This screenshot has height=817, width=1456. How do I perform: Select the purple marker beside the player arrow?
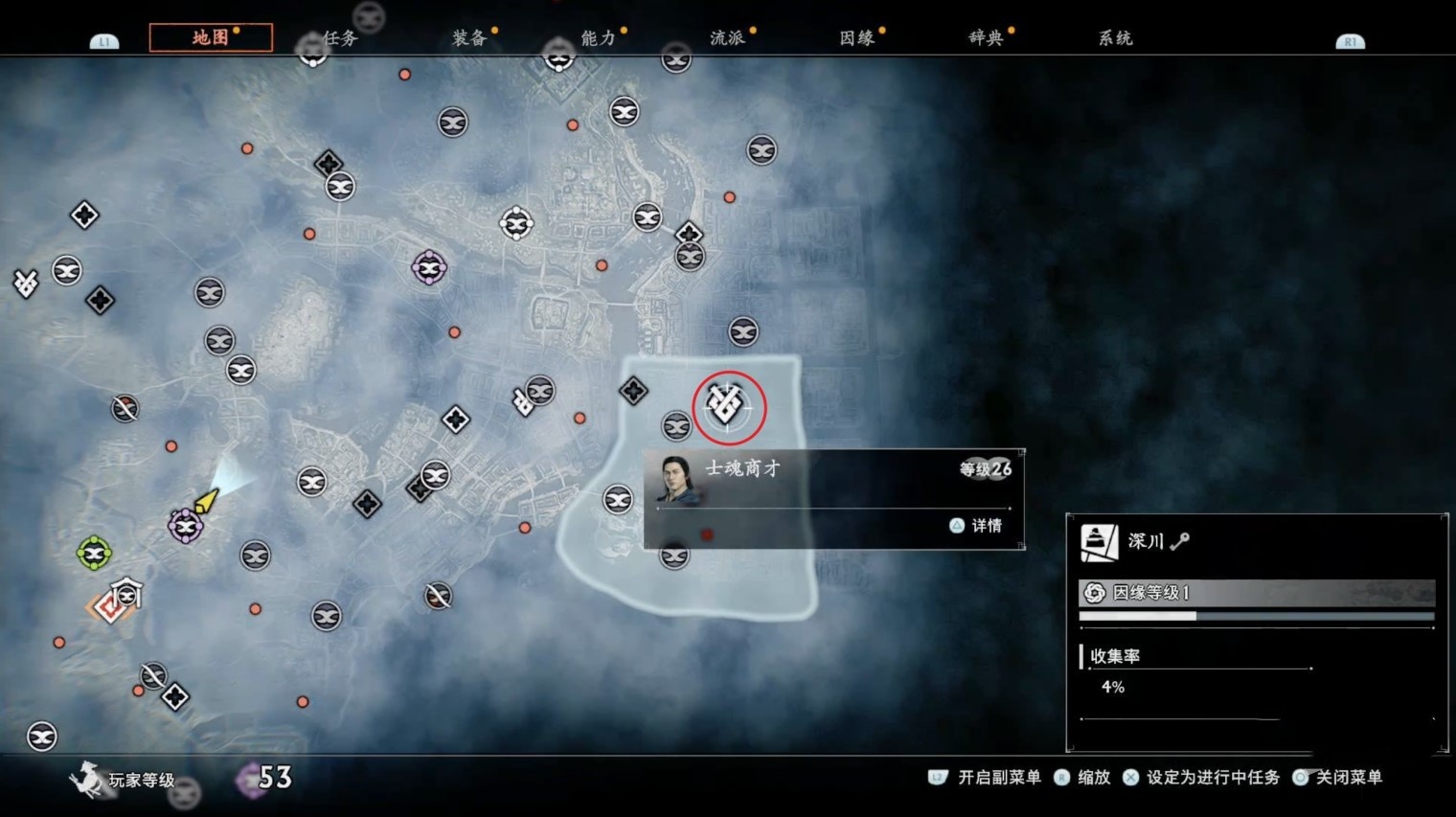[185, 526]
